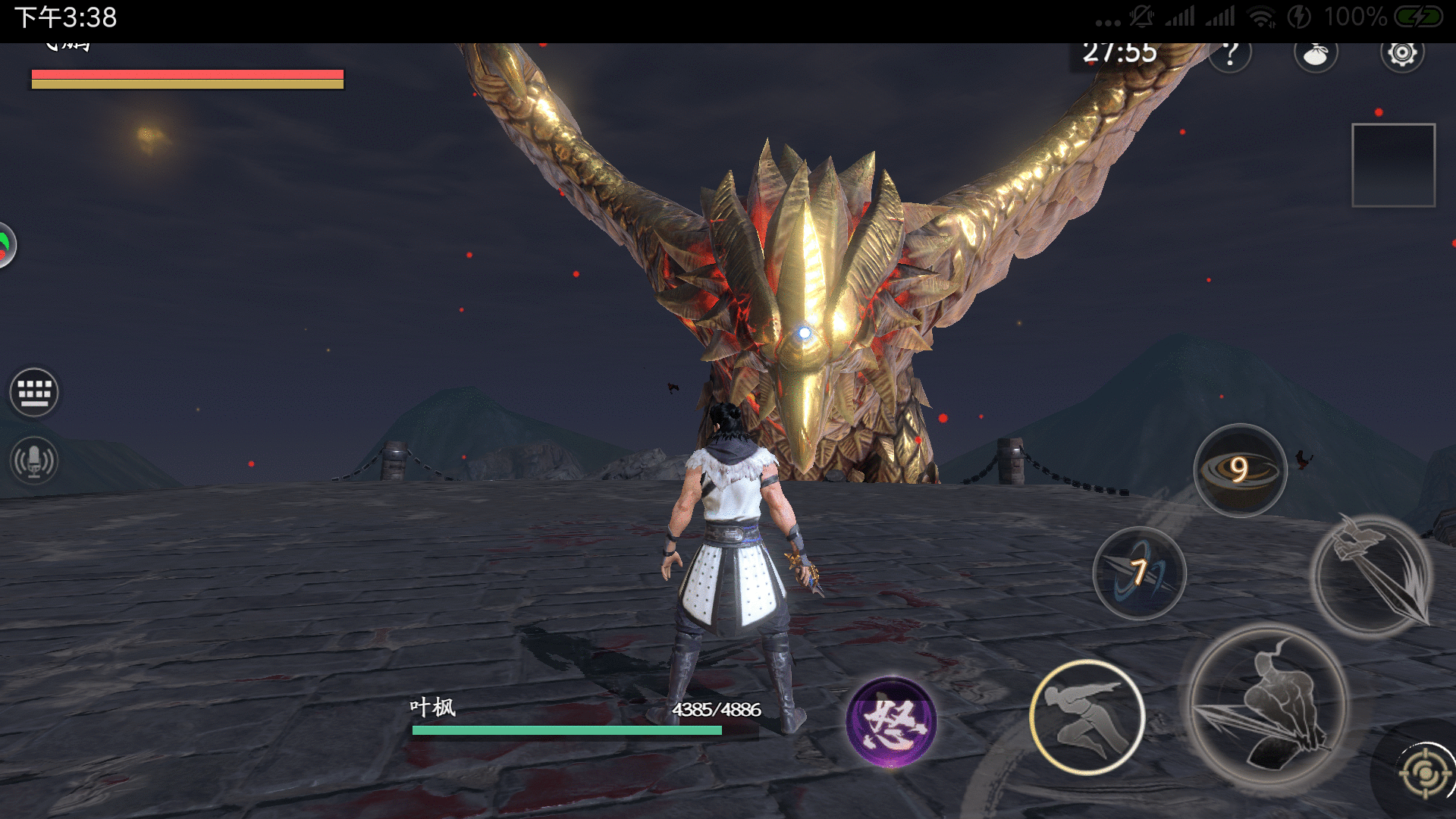Open the settings gear icon
Screen dimensions: 1456x819
1401,53
